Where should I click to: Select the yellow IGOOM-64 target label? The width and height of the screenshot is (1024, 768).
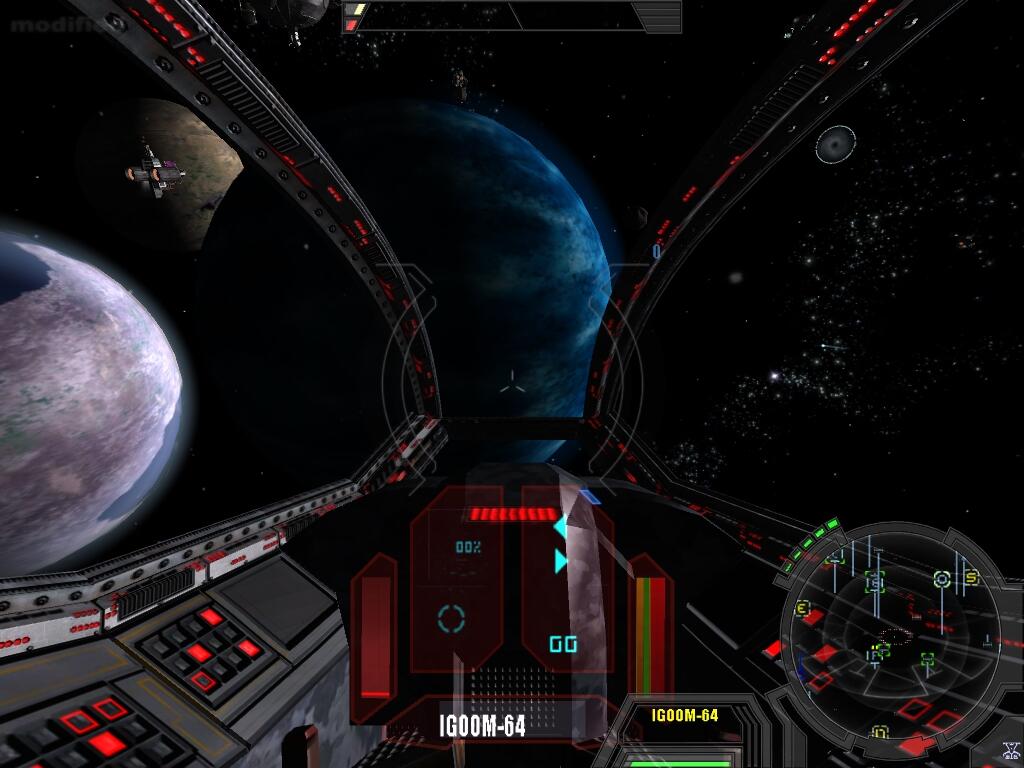pyautogui.click(x=684, y=715)
